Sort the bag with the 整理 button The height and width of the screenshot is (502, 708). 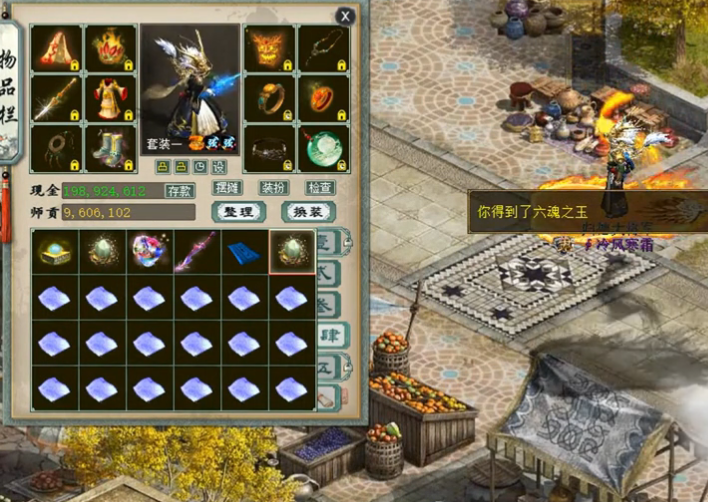pyautogui.click(x=238, y=212)
